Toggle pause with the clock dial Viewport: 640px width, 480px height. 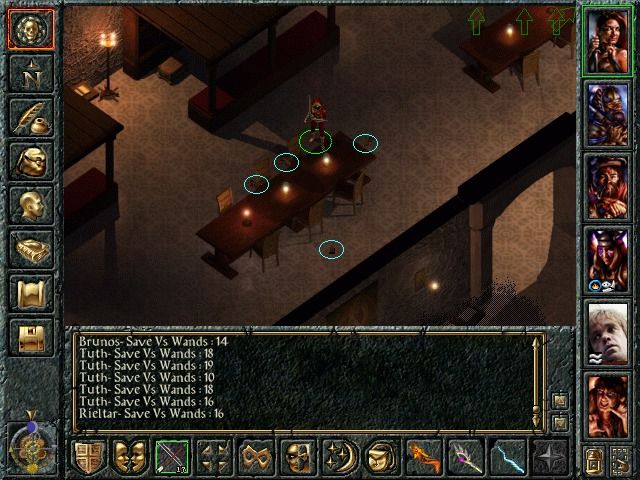(x=29, y=445)
